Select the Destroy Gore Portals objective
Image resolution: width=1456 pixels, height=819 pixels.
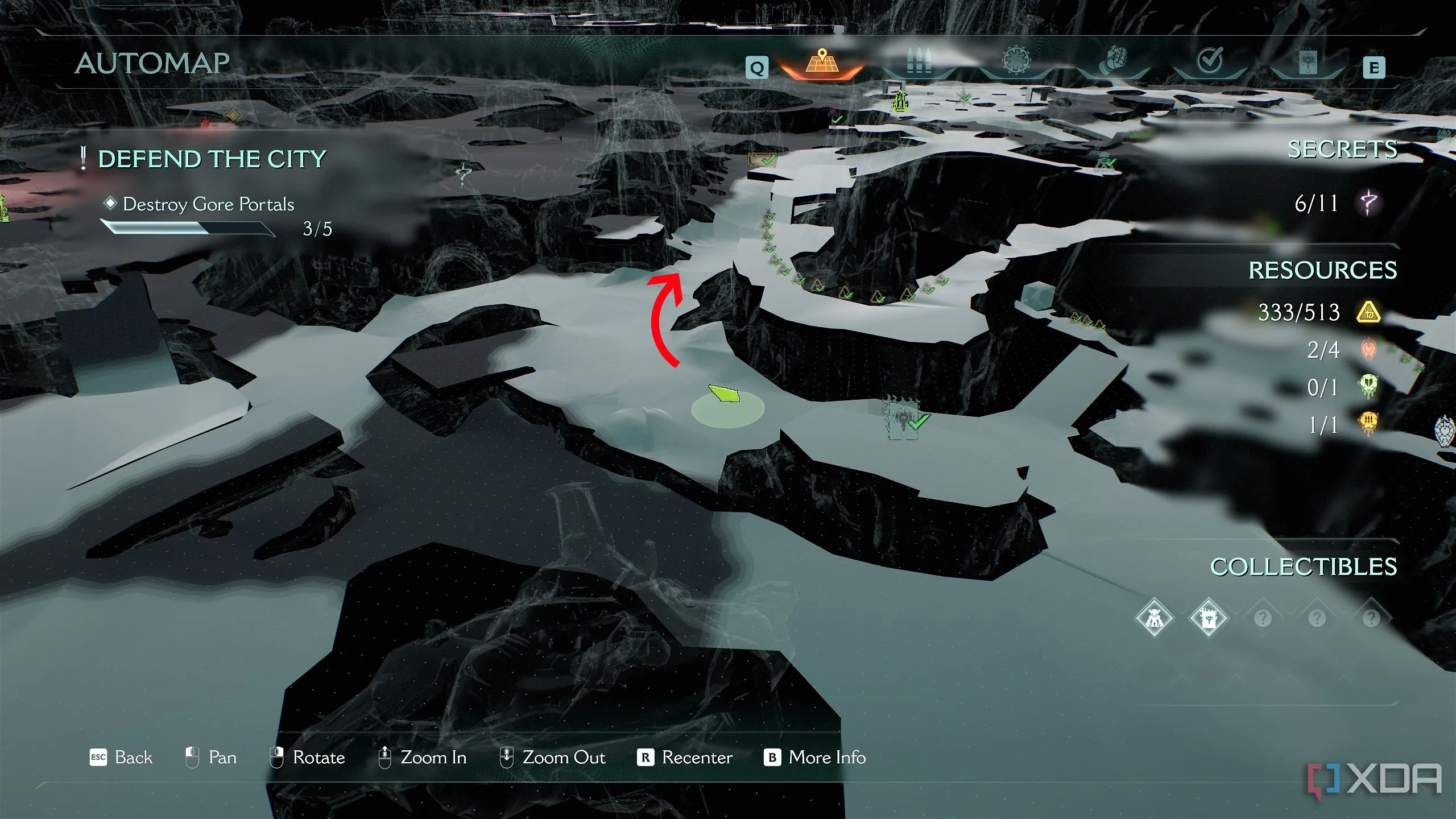[x=208, y=204]
